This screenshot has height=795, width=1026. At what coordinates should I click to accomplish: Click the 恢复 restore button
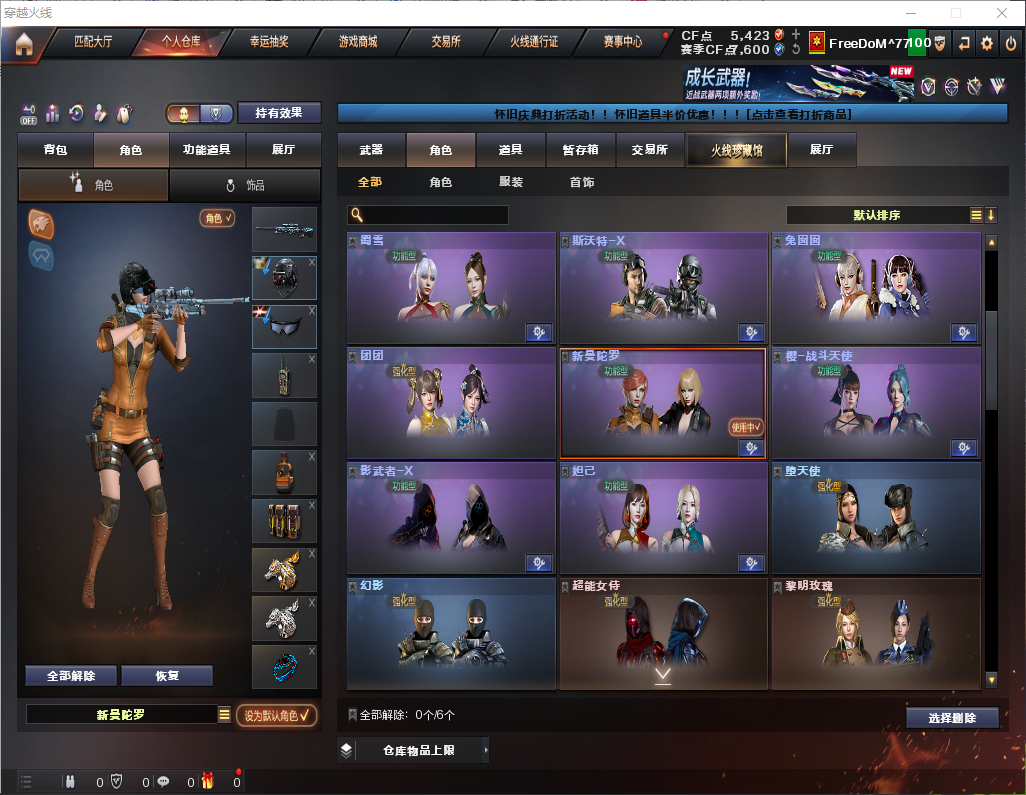point(167,676)
